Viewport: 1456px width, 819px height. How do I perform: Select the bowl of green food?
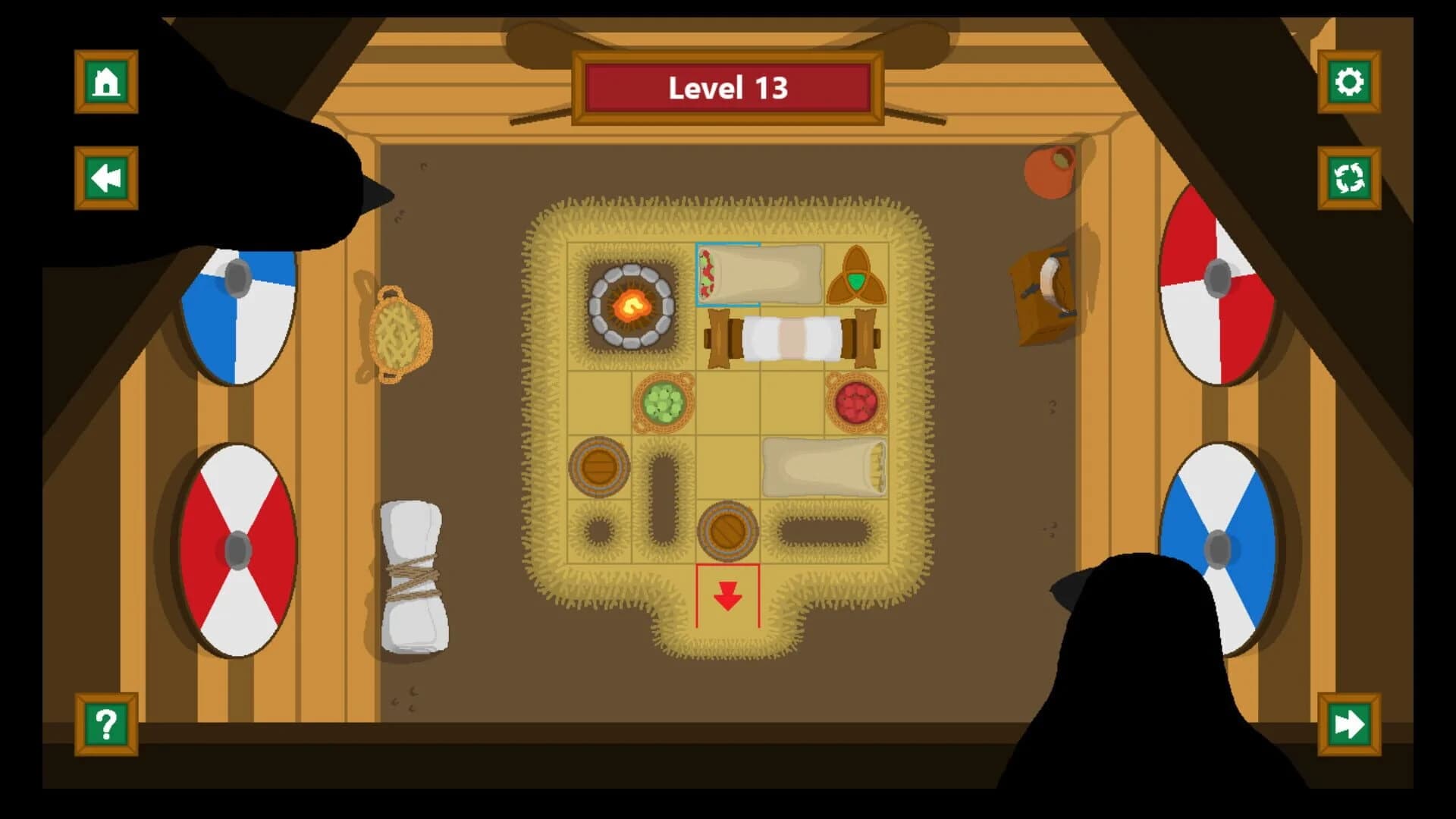(x=664, y=400)
